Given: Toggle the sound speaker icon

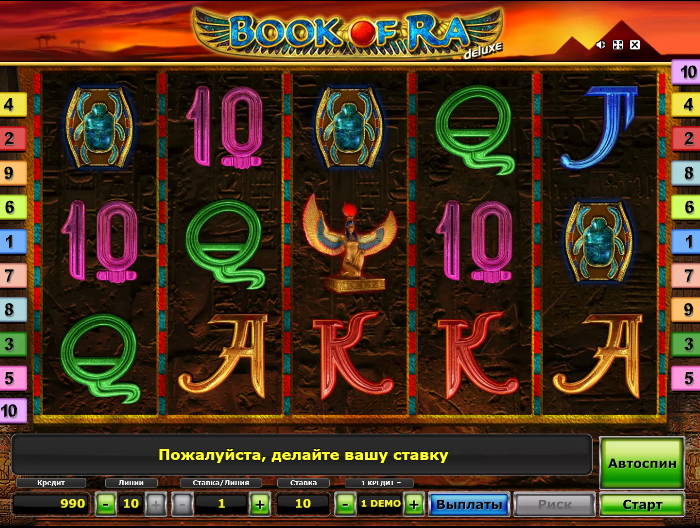Looking at the screenshot, I should (x=602, y=45).
